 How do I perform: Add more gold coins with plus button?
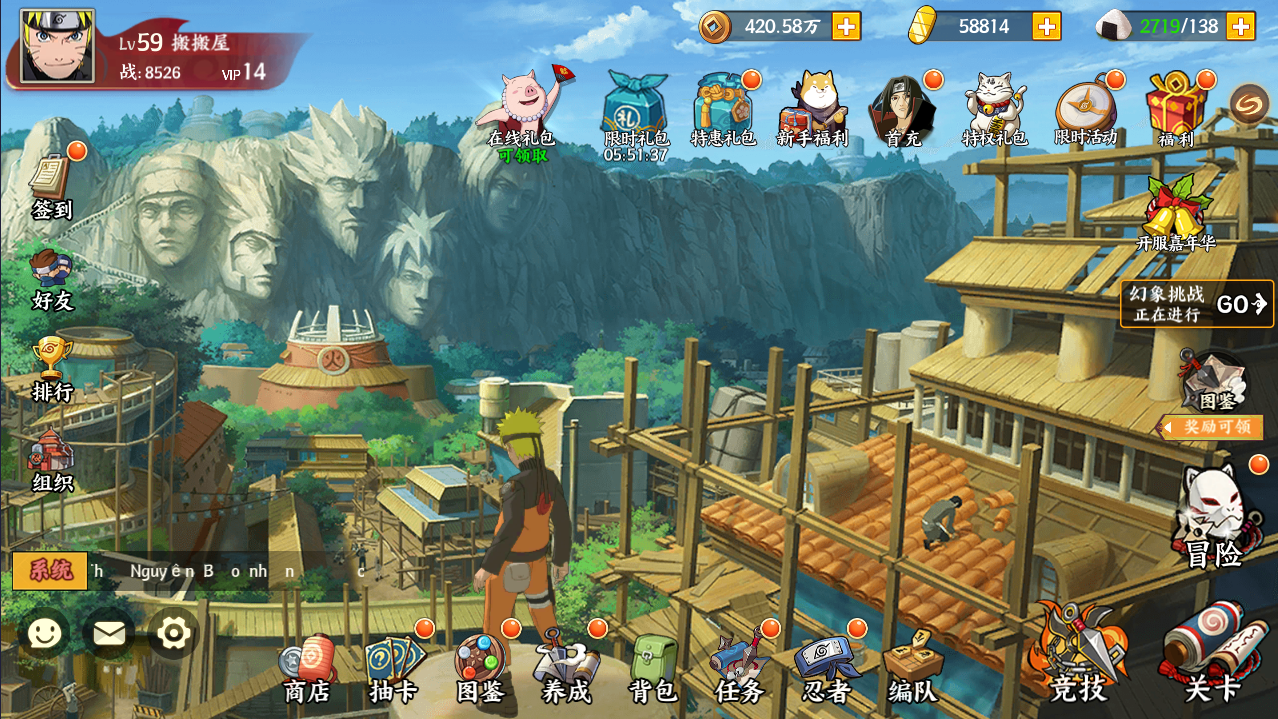pyautogui.click(x=846, y=26)
